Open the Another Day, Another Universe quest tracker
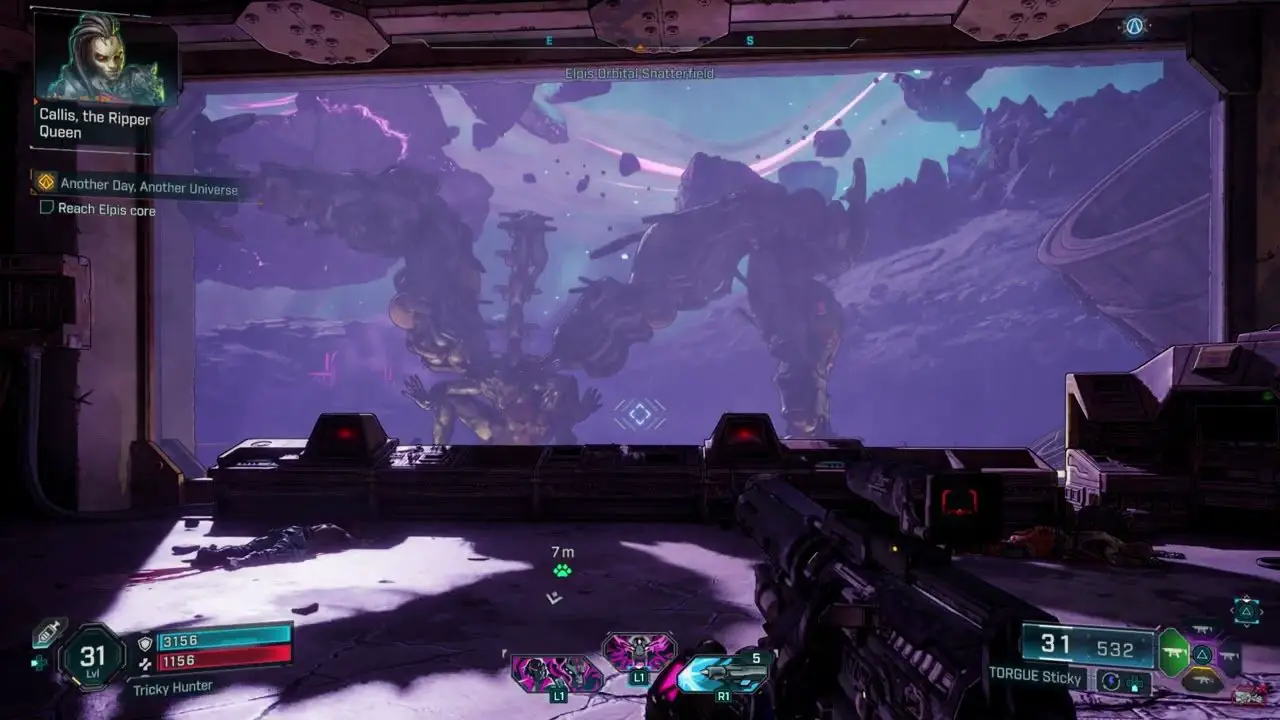The image size is (1280, 720). coord(148,185)
